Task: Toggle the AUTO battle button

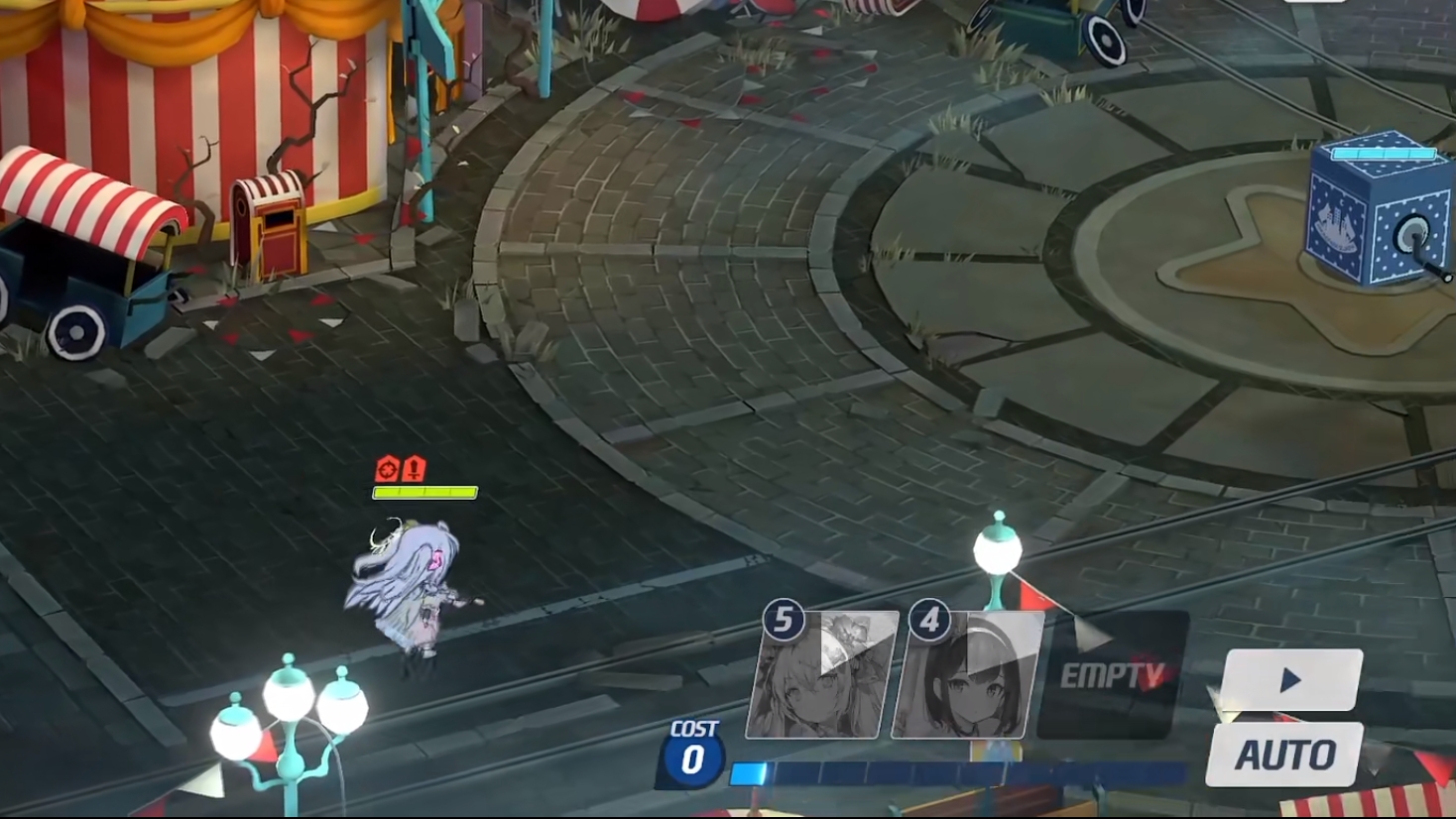Action: [1284, 756]
